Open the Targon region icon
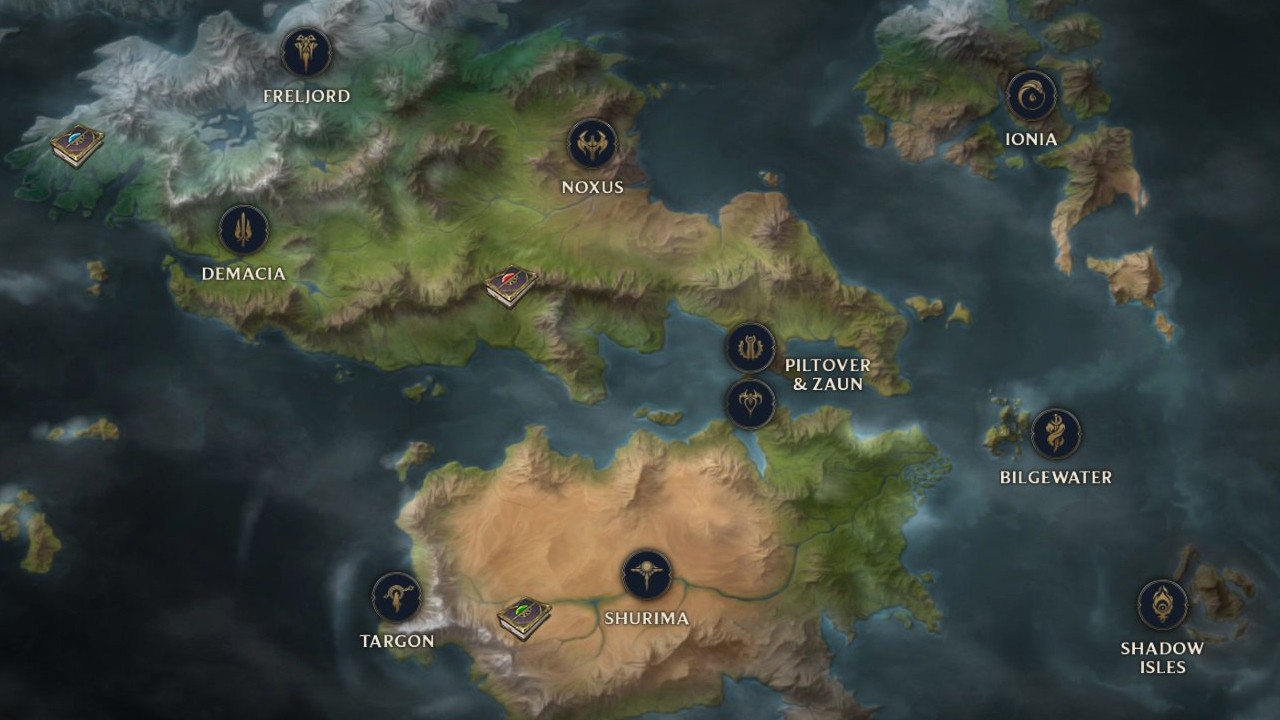Screen dimensions: 1280x720 [x=397, y=597]
